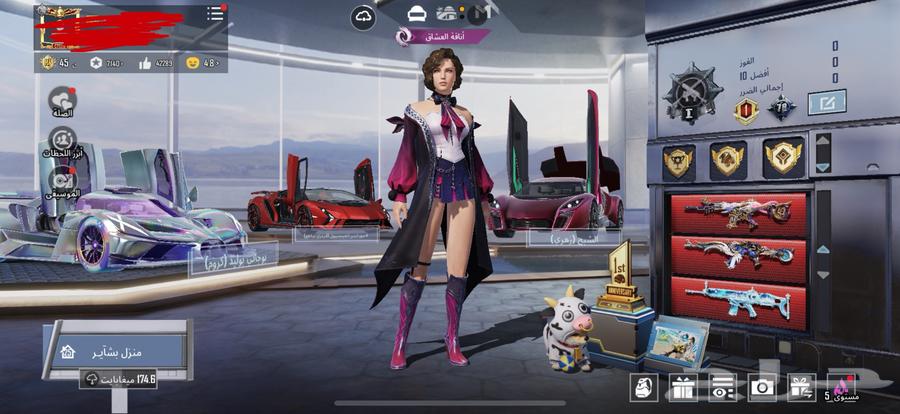Viewport: 900px width, 414px height.
Task: Download the 174.6 megabyte resource pack
Action: [122, 380]
